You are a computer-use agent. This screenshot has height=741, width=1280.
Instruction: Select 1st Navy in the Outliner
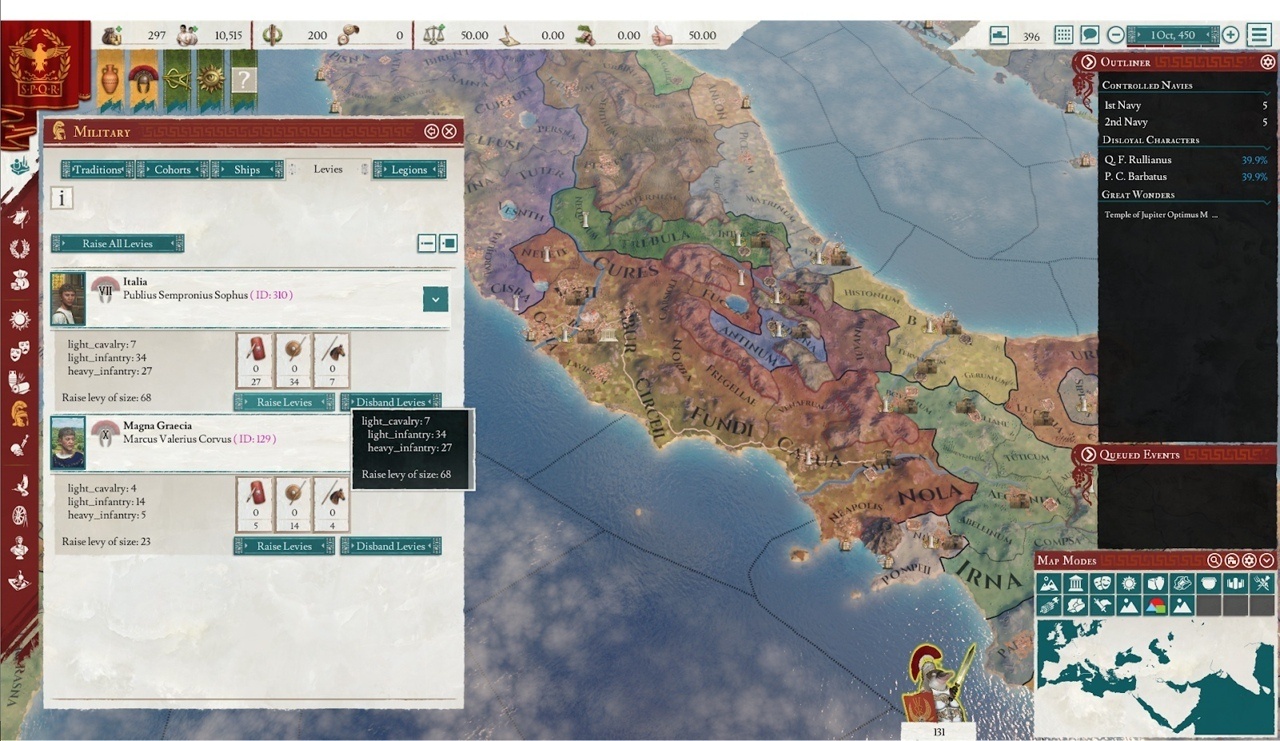tap(1122, 105)
